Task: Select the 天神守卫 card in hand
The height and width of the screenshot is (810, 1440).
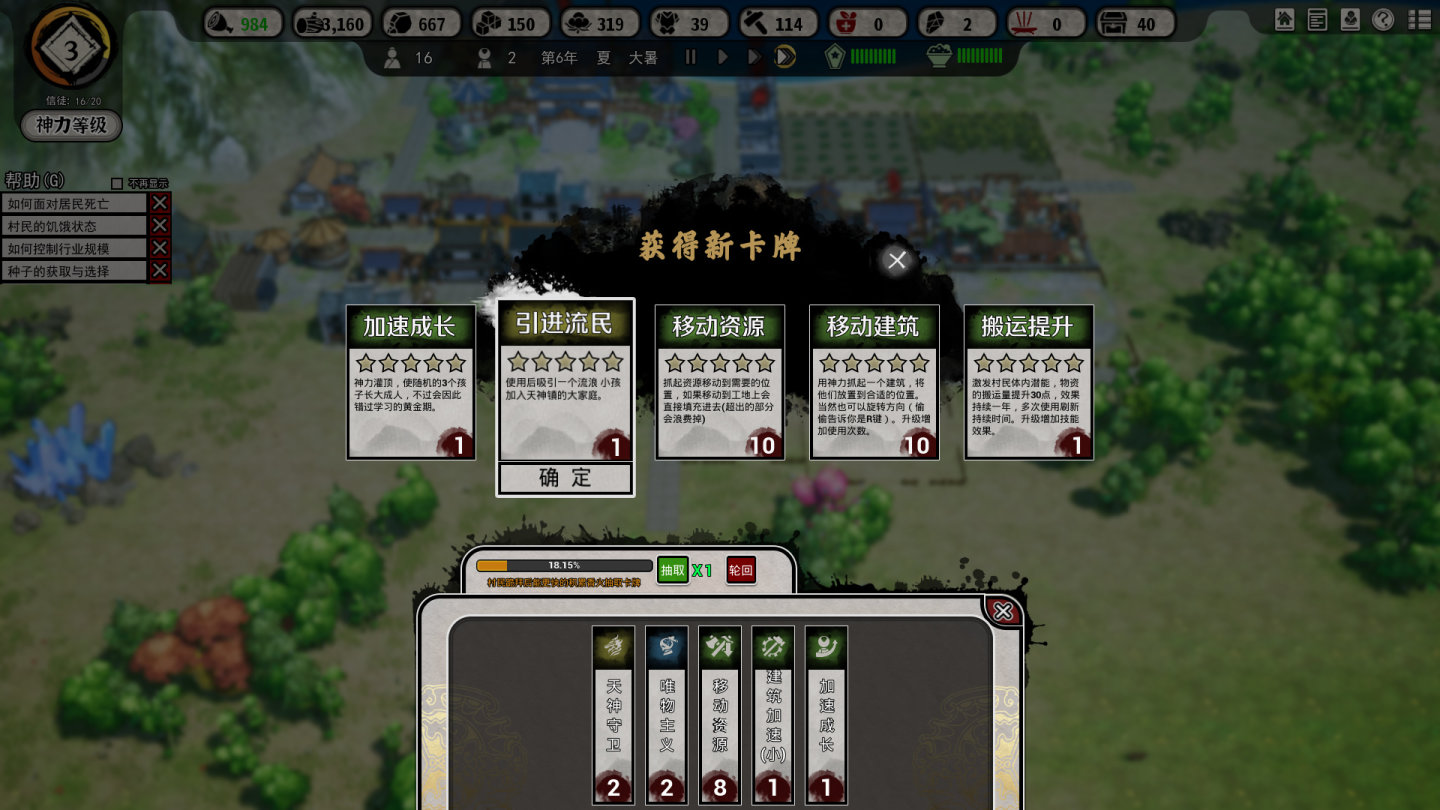Action: (613, 715)
